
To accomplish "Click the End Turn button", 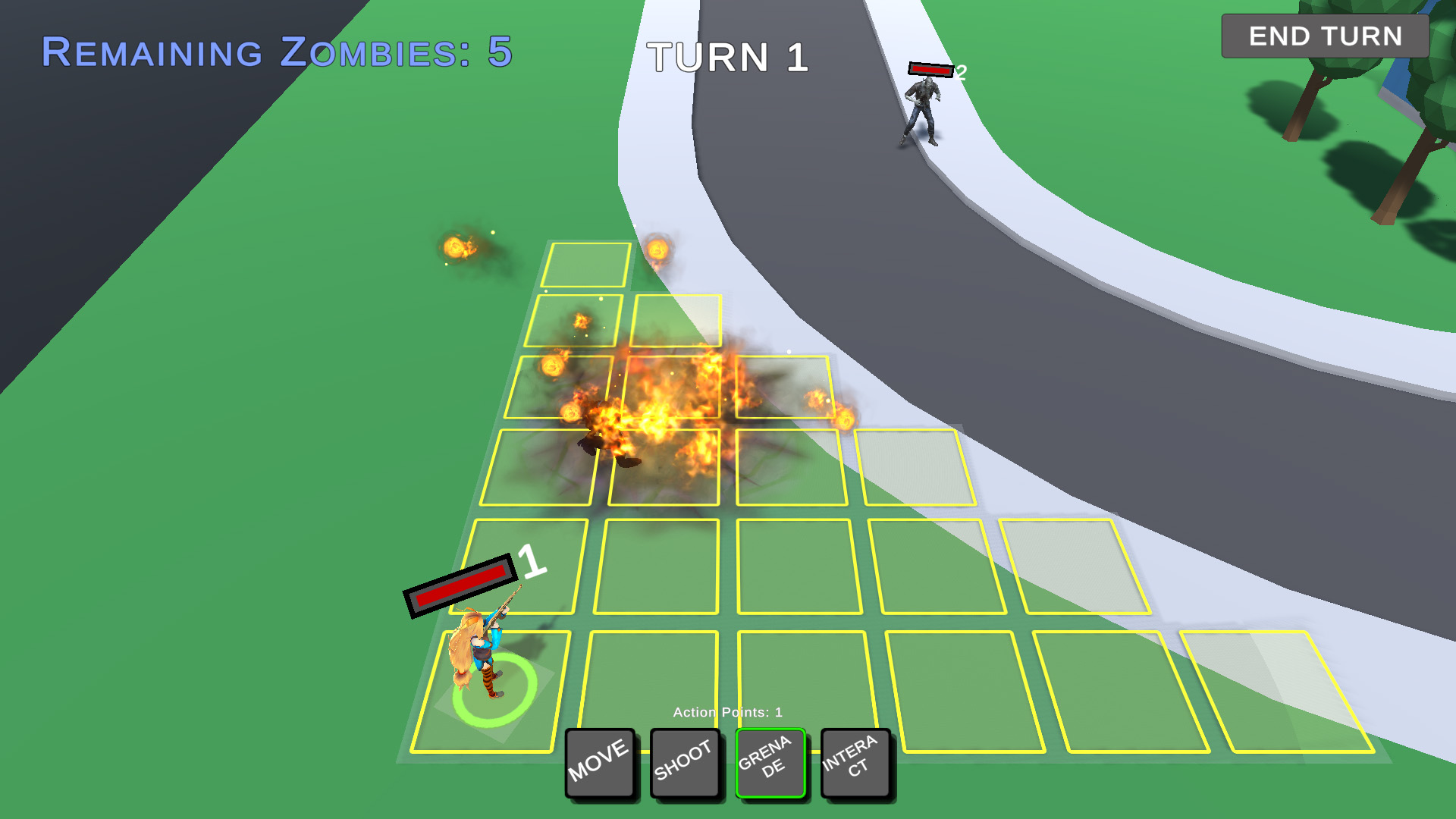I will pyautogui.click(x=1325, y=36).
